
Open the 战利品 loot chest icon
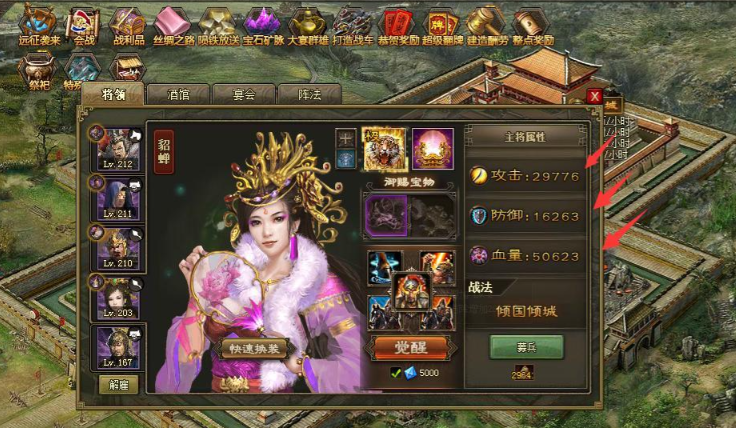pyautogui.click(x=127, y=22)
